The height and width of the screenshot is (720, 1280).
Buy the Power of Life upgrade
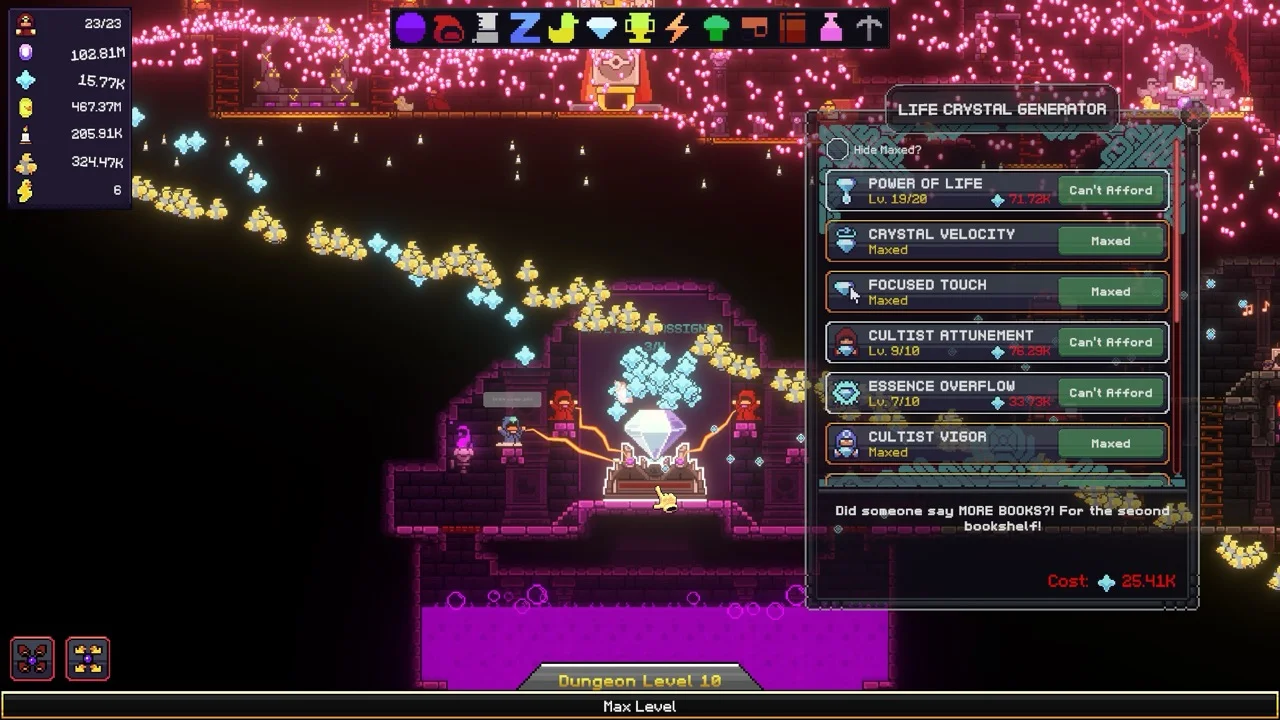1110,191
